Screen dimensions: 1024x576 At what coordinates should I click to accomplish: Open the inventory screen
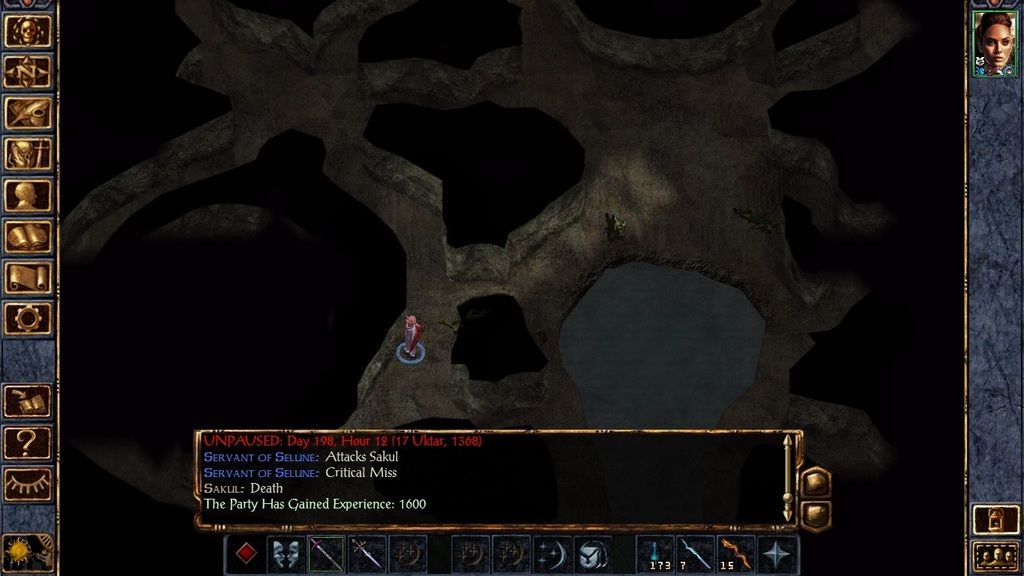coord(28,153)
